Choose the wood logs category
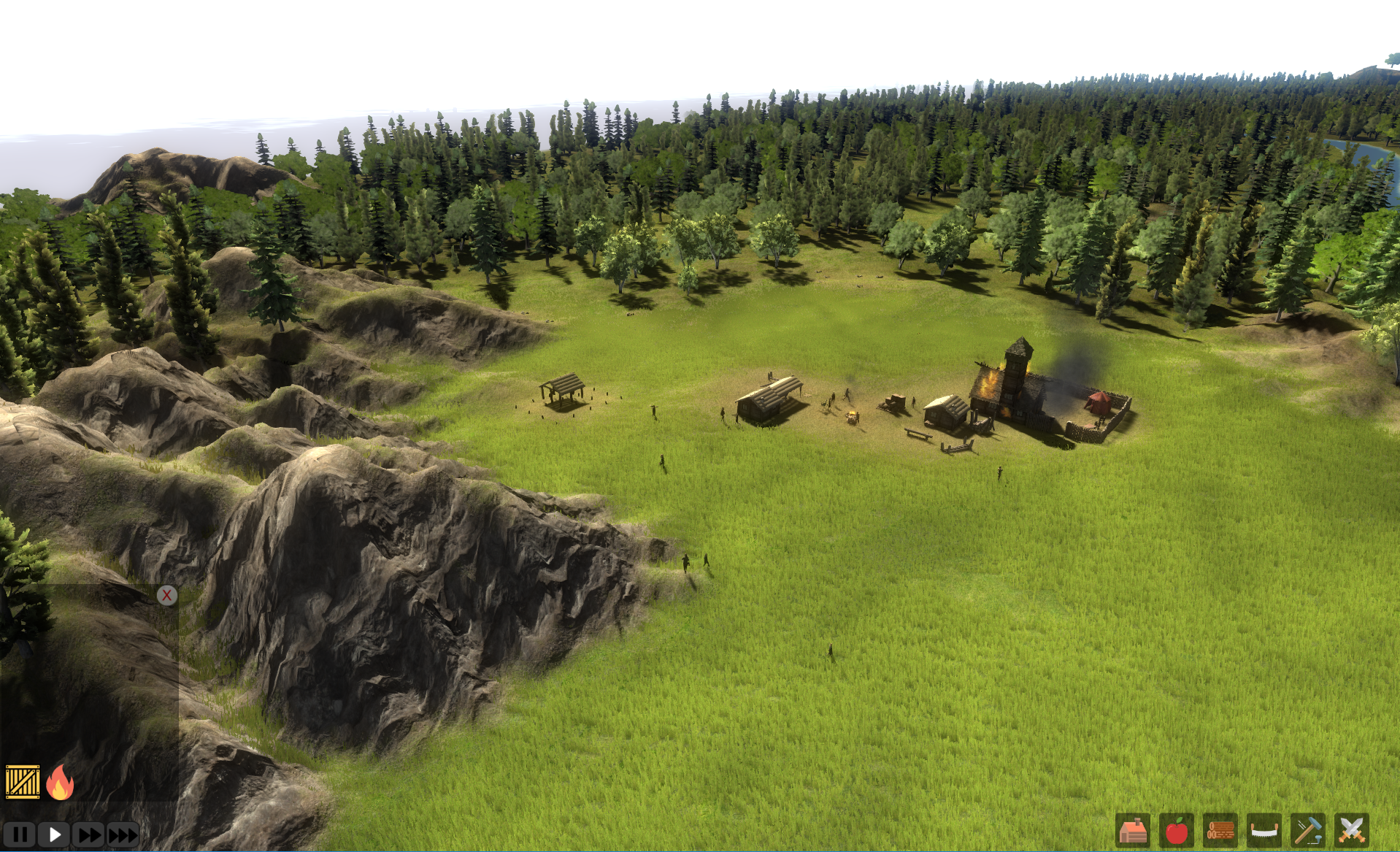The width and height of the screenshot is (1400, 852). 1220,831
